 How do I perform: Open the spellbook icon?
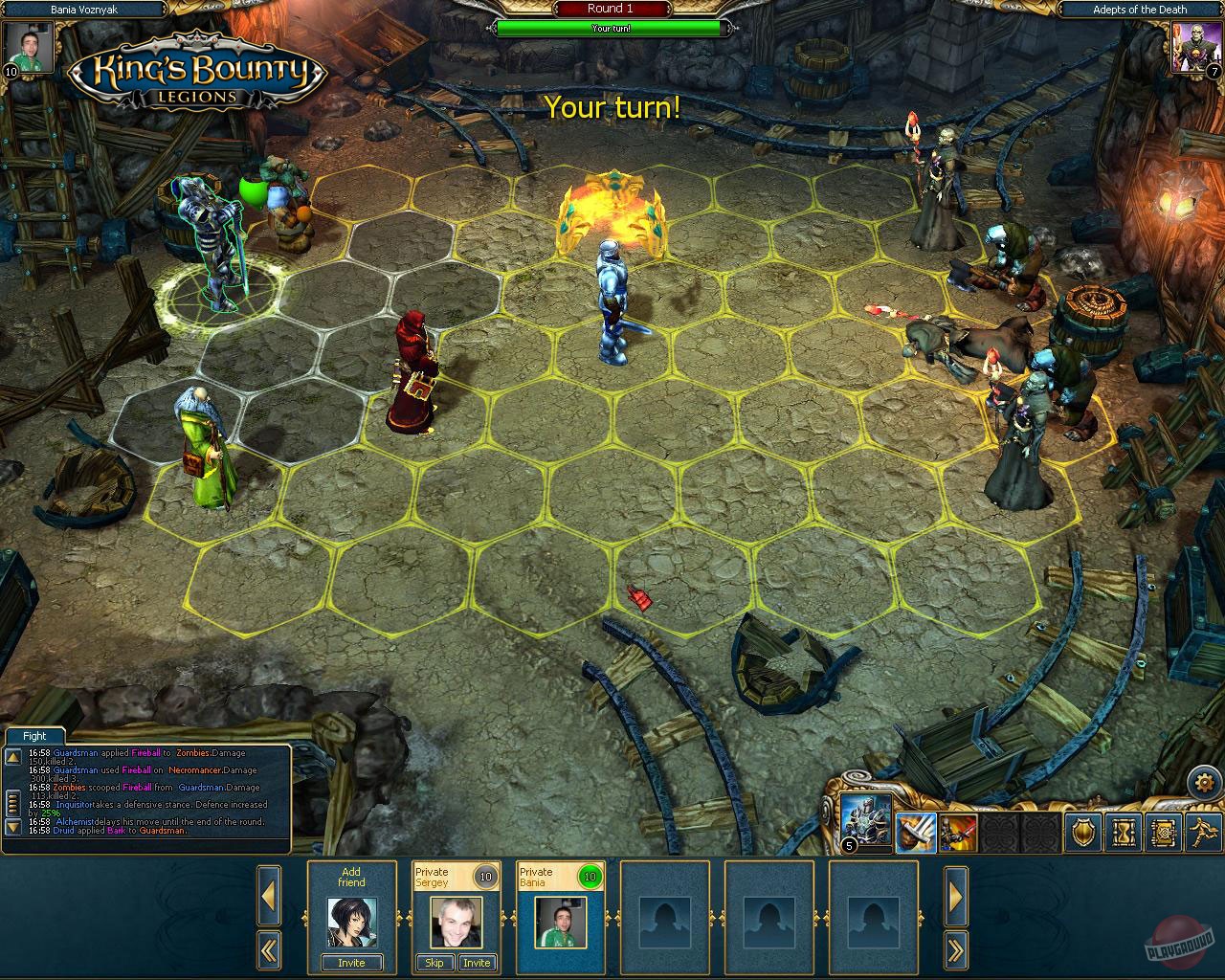pos(1164,833)
